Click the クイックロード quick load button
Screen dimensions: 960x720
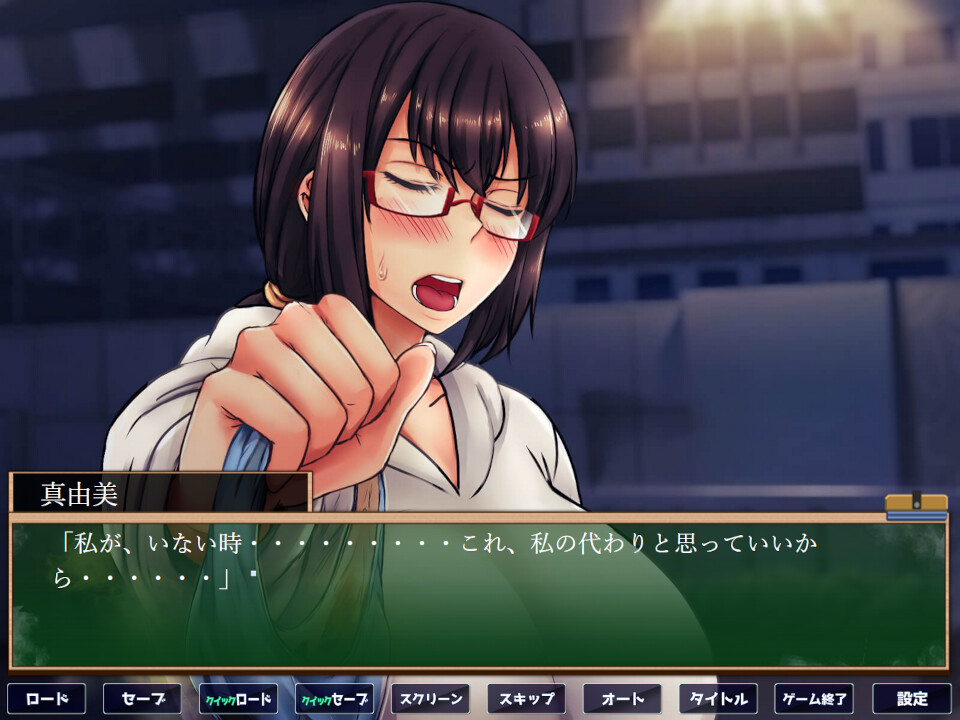(238, 698)
